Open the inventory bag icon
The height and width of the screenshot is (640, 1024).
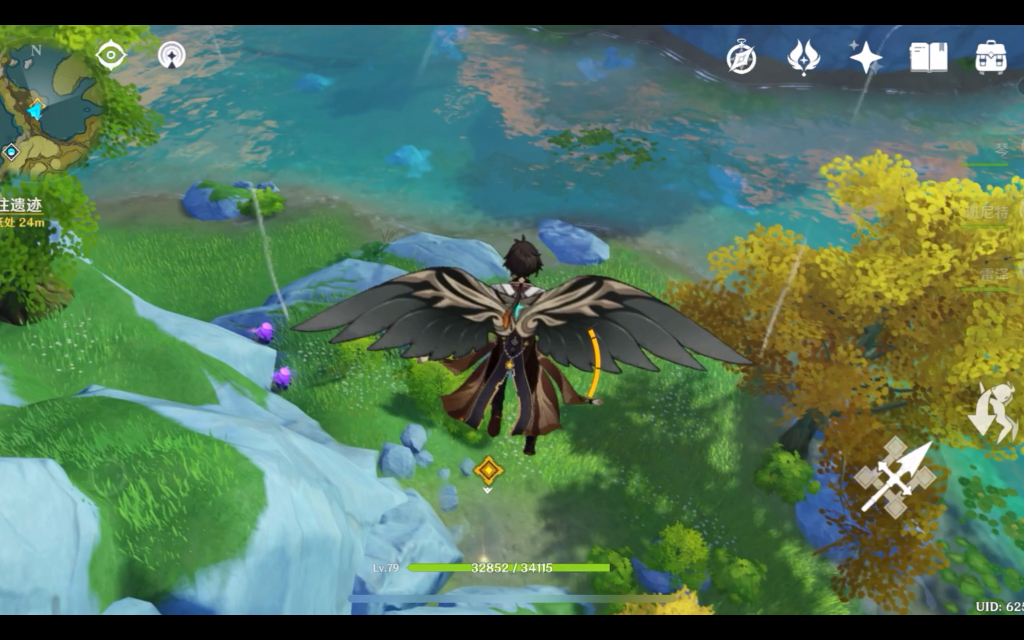tap(990, 57)
